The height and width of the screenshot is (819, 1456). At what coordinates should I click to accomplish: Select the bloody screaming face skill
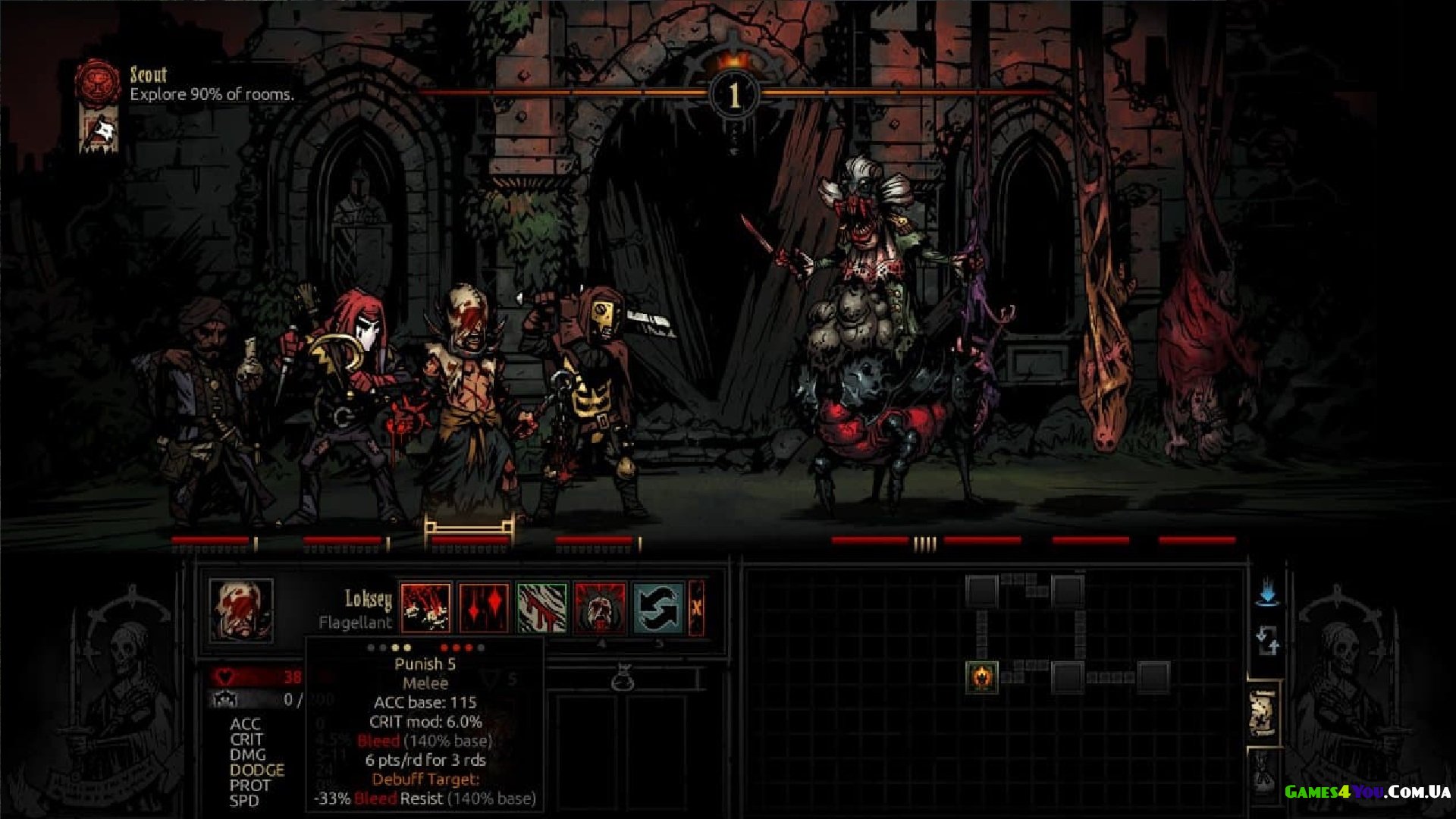tap(600, 607)
